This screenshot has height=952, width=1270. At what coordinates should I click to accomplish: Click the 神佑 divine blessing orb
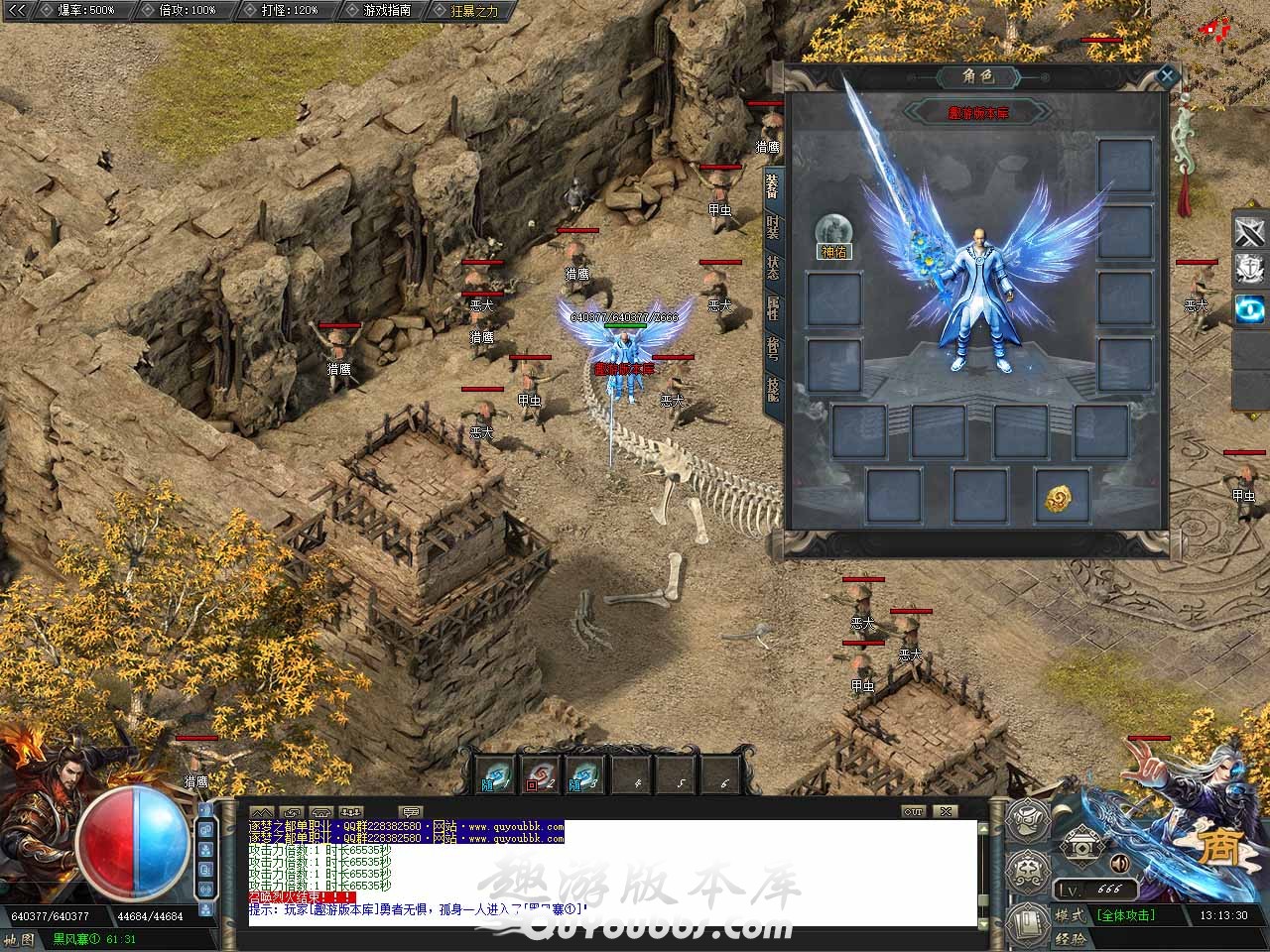tap(833, 230)
